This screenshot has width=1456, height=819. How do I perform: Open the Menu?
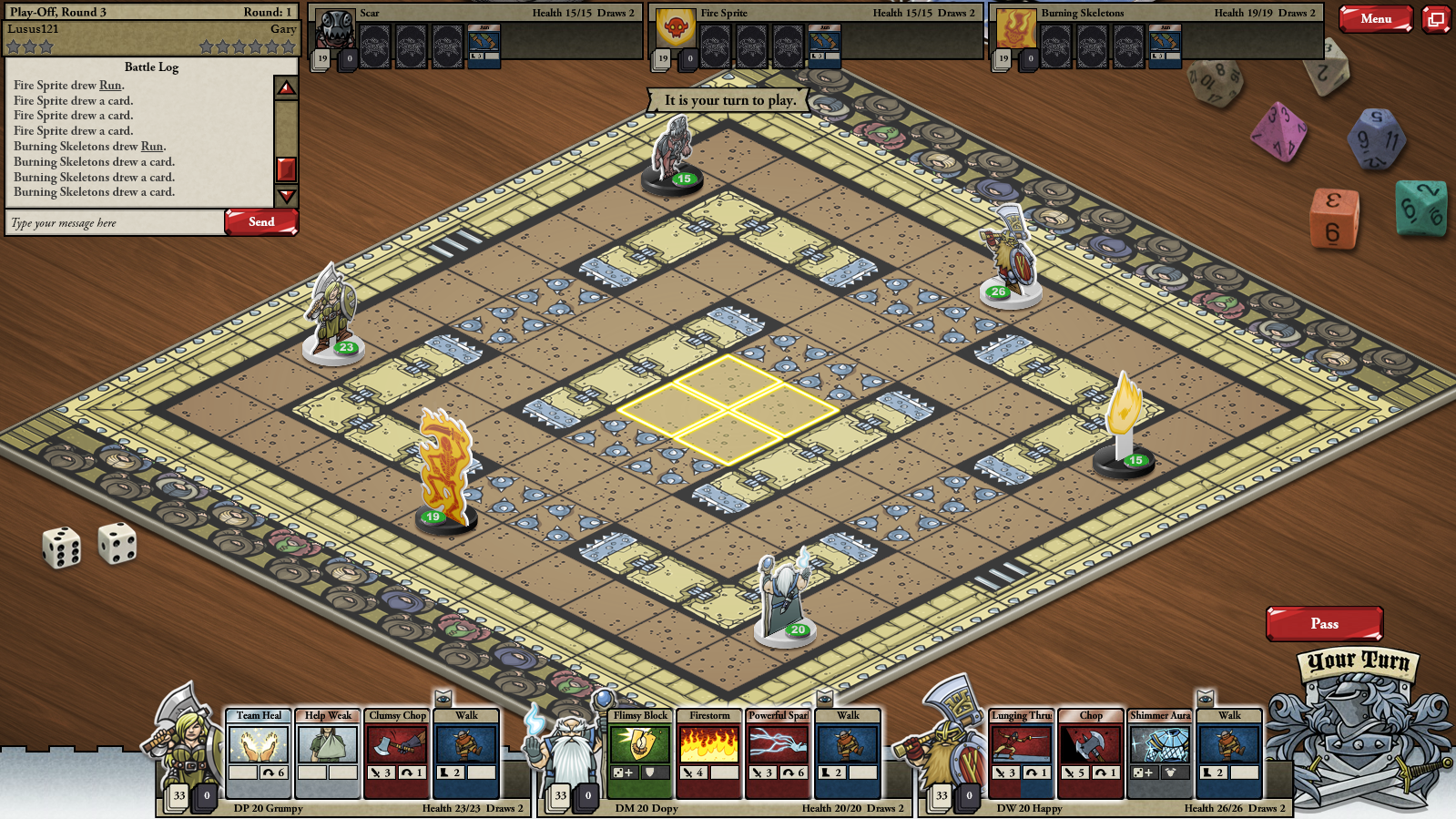click(x=1375, y=18)
